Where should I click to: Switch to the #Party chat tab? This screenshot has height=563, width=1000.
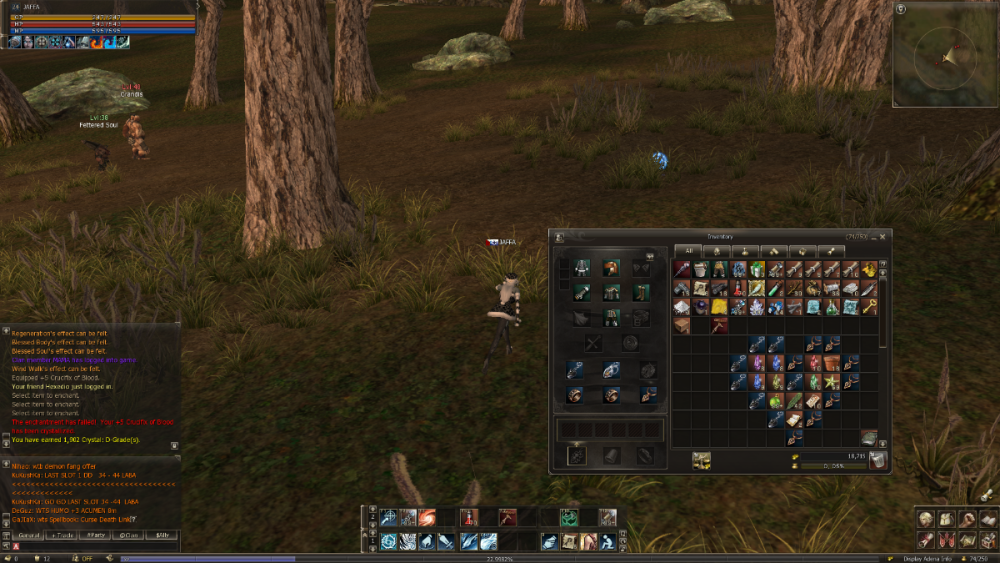pos(96,535)
